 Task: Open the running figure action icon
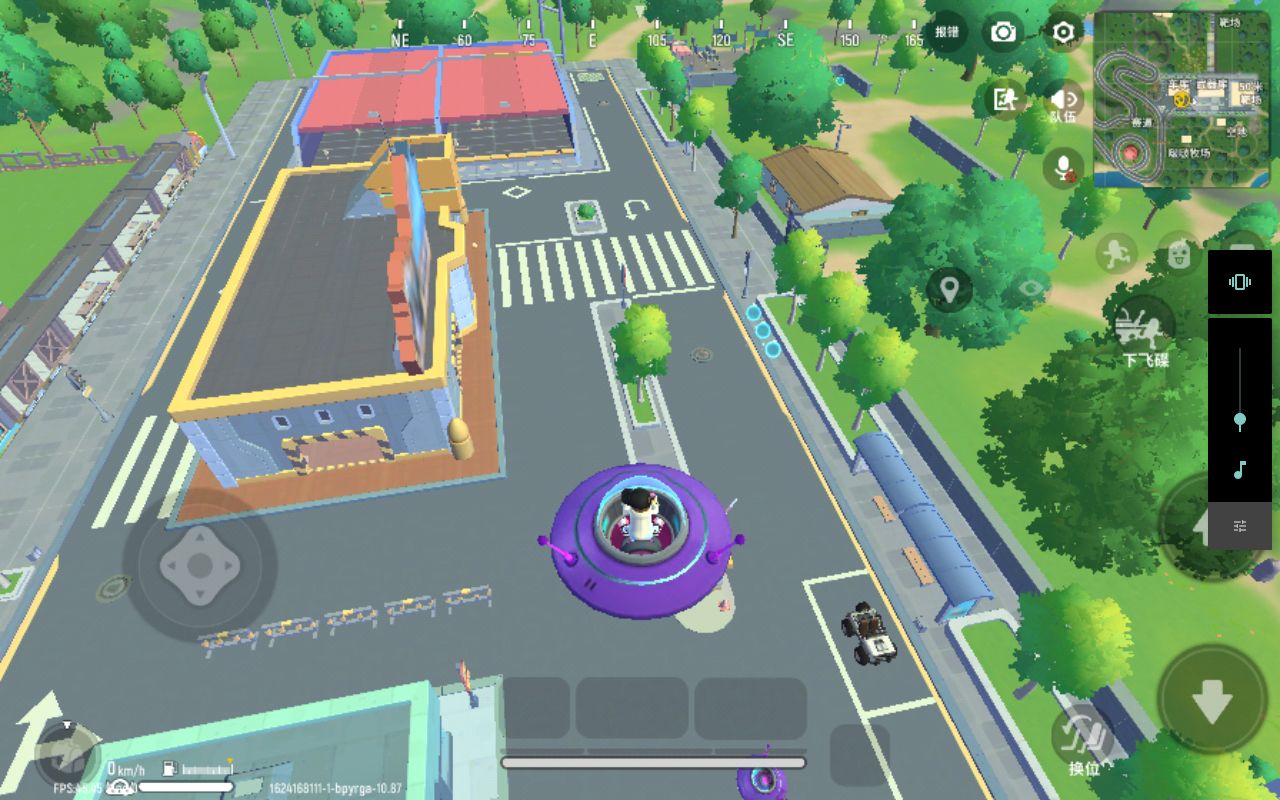click(x=1116, y=253)
